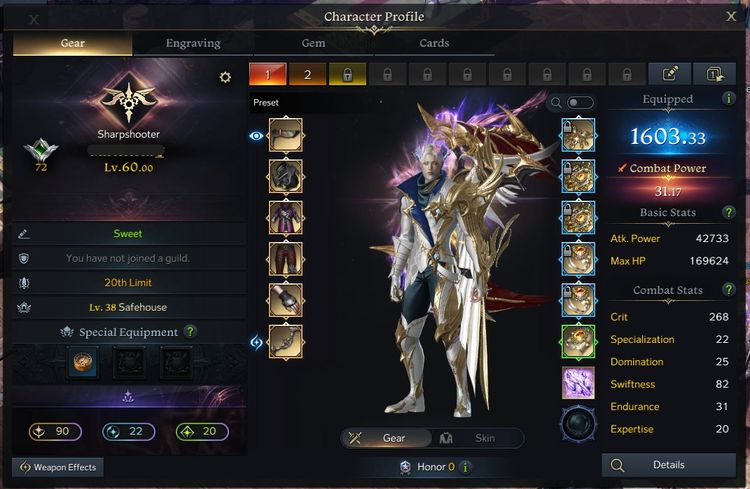Switch to the Engraving tab
Screen dimensions: 750x489
[192, 43]
